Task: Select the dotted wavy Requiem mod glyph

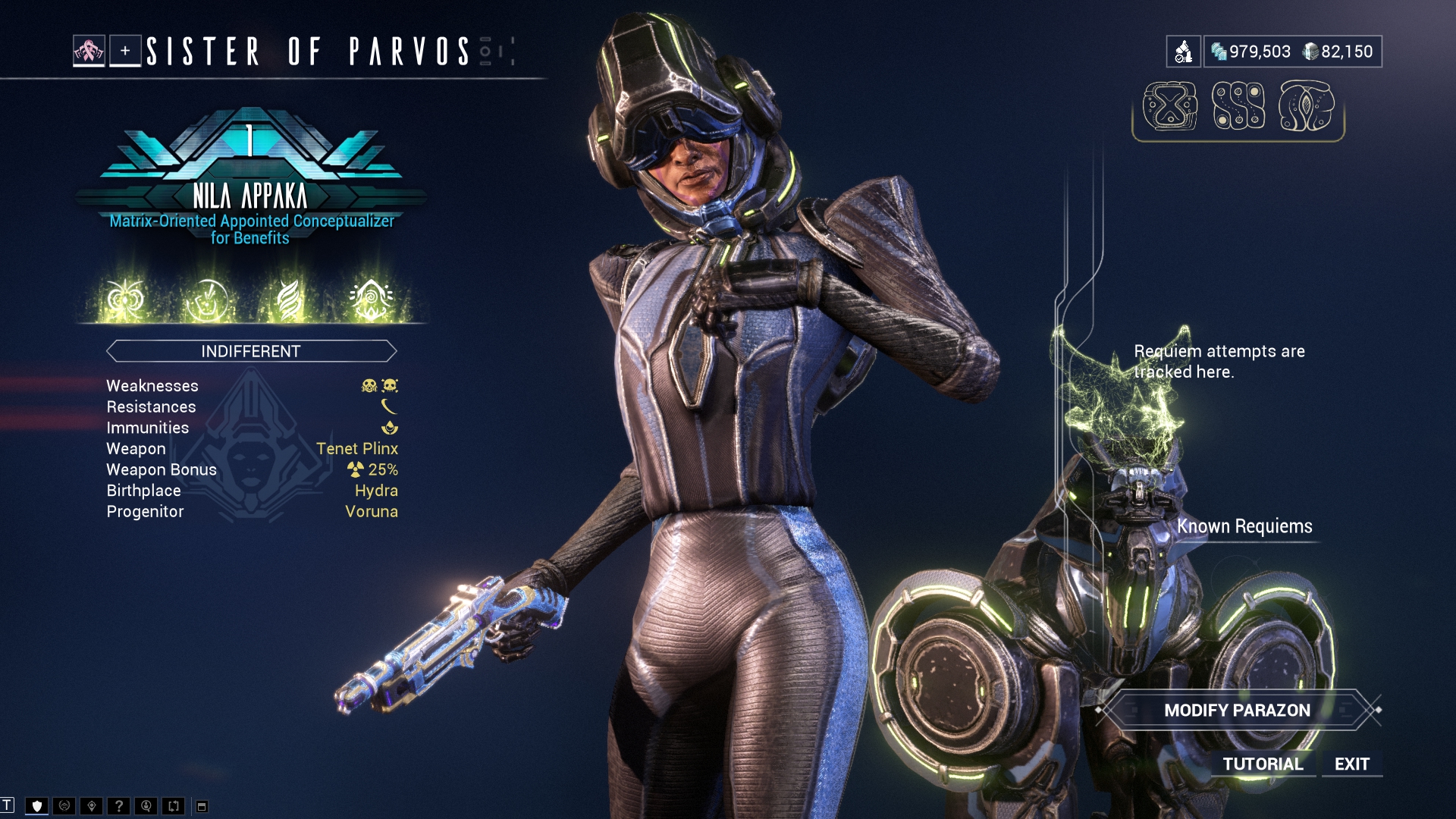Action: tap(1238, 106)
